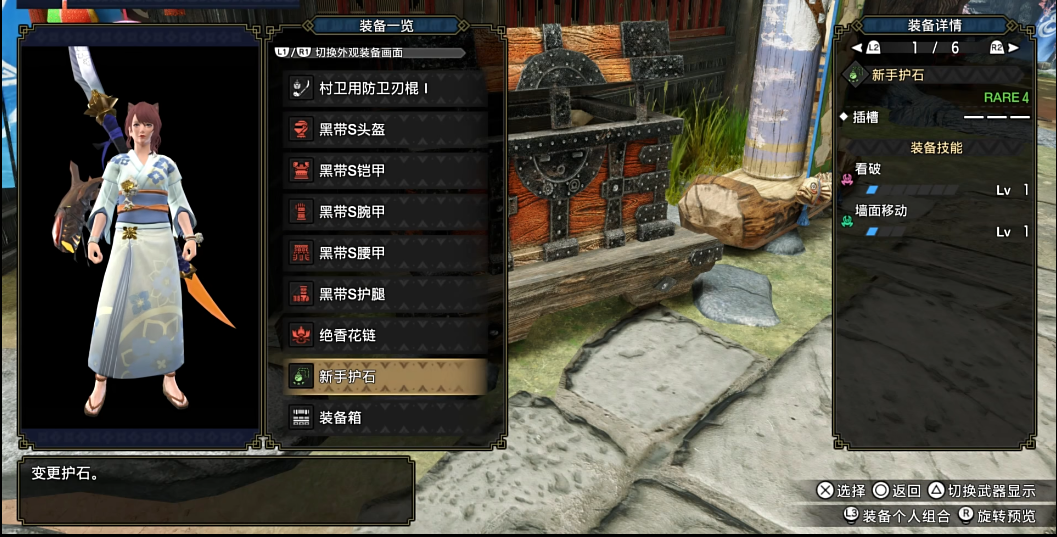Select 黑带S腕甲 arm armor row

[385, 211]
